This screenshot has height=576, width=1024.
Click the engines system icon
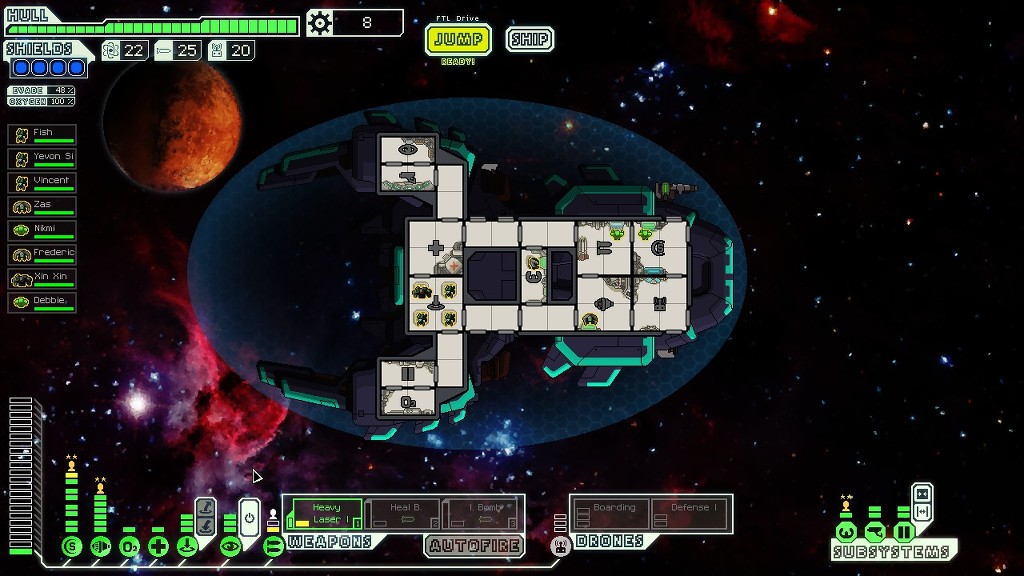tap(100, 546)
